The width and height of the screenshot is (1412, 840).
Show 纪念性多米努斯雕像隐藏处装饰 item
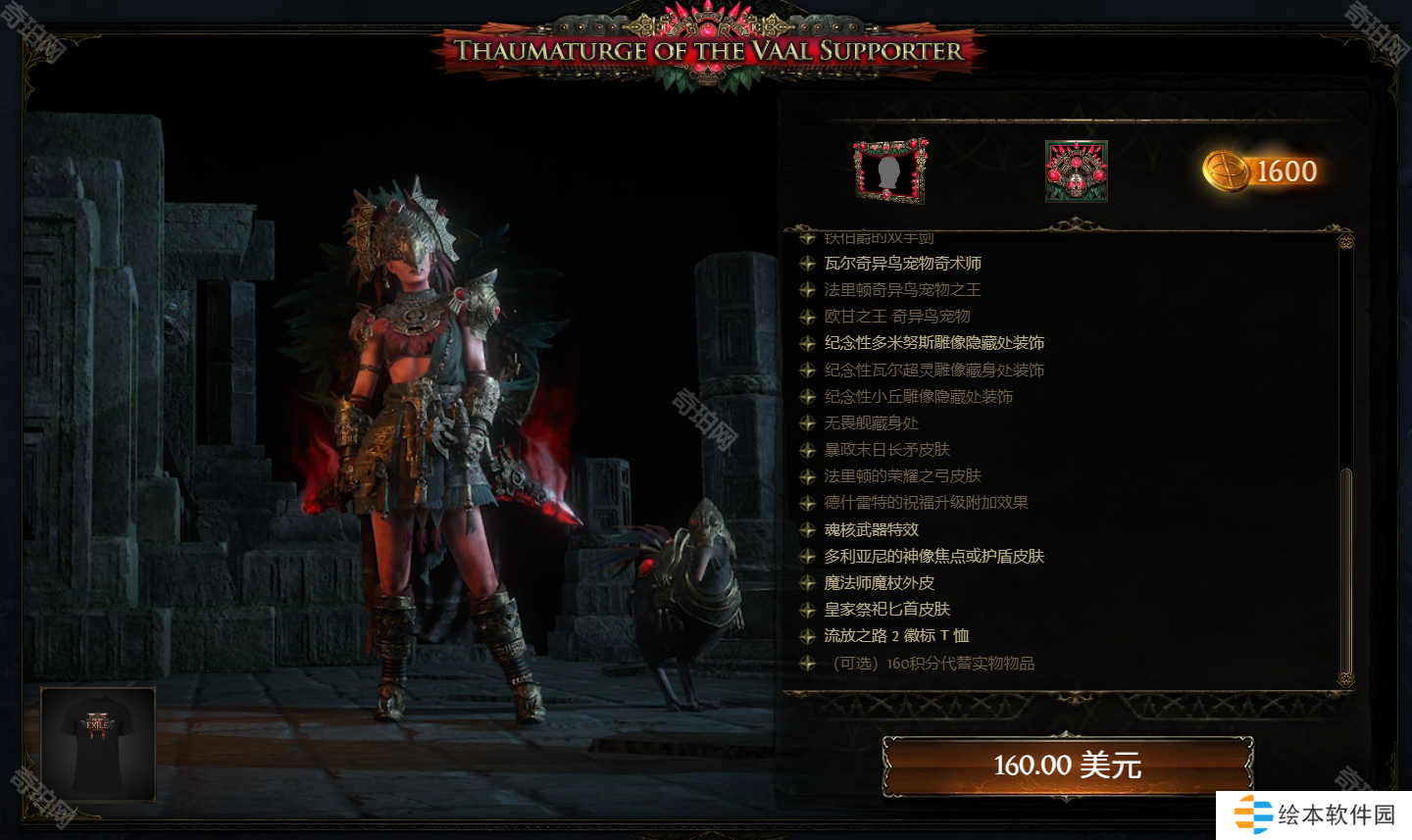[933, 343]
